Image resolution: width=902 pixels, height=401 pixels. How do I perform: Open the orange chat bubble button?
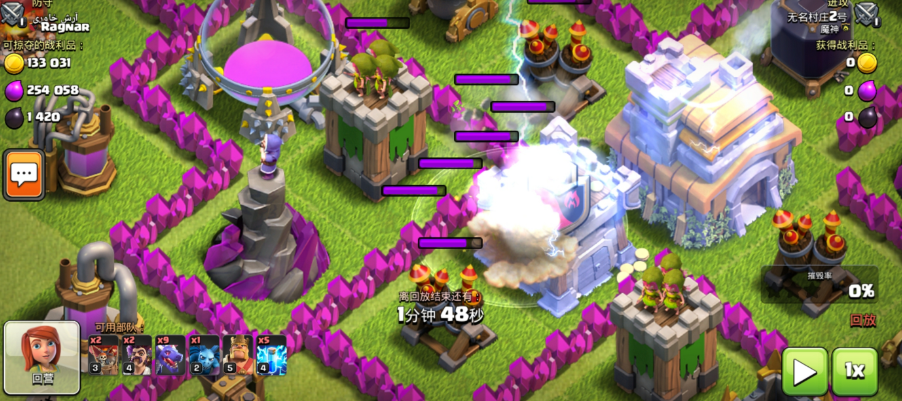[22, 175]
